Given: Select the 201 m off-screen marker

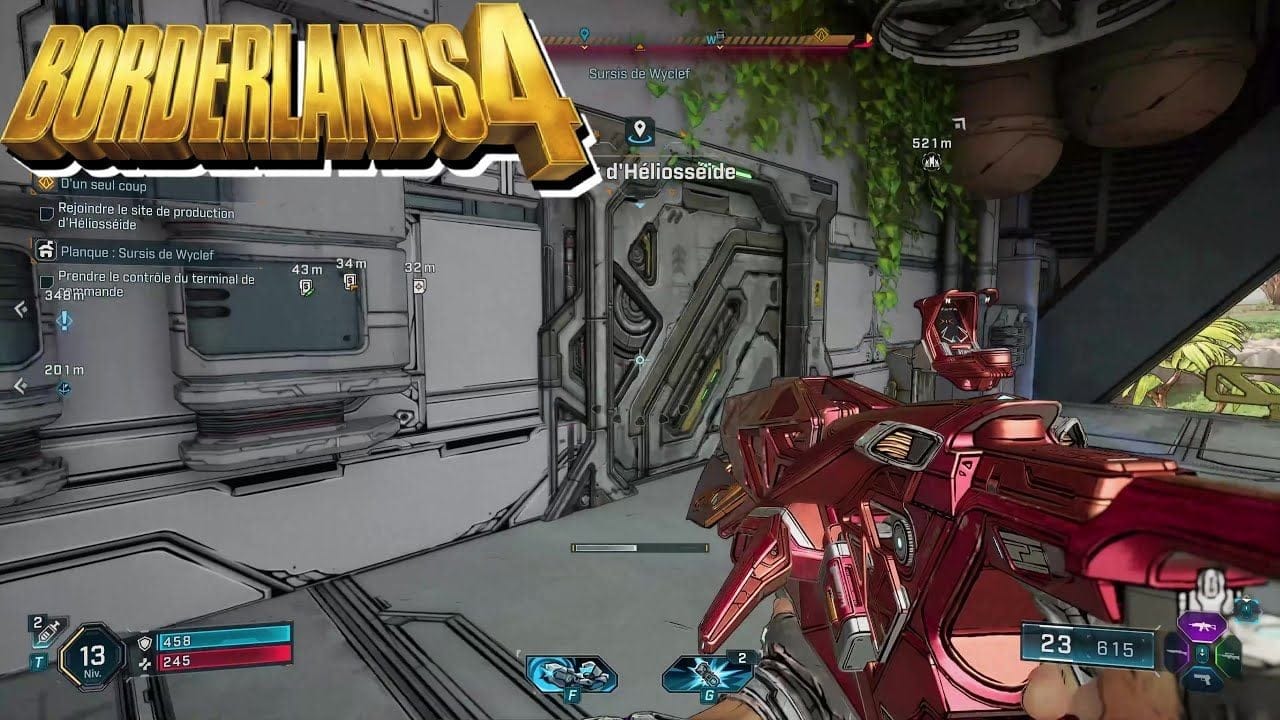Looking at the screenshot, I should [x=64, y=388].
